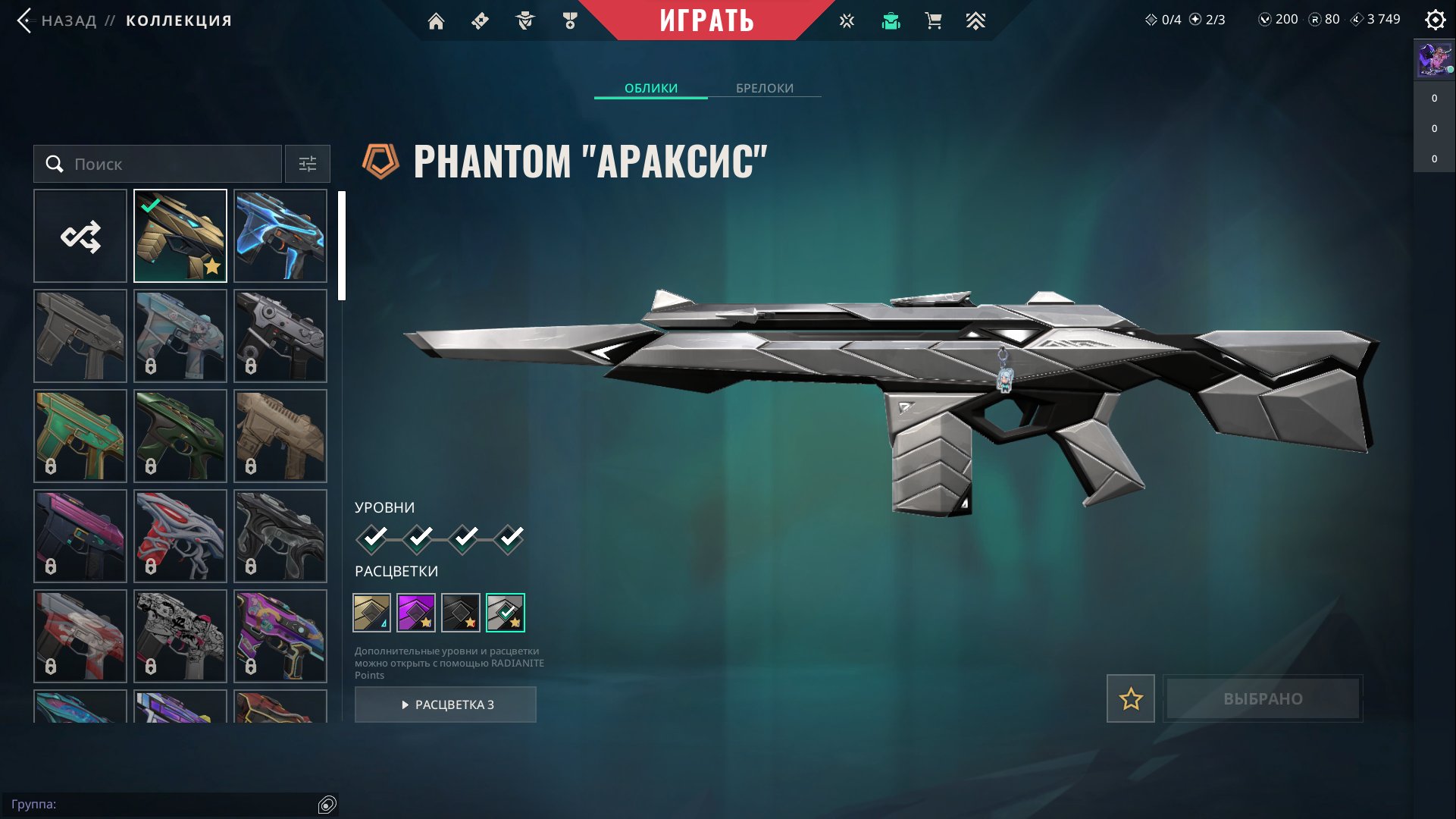Select the purple color variant swatch

416,613
